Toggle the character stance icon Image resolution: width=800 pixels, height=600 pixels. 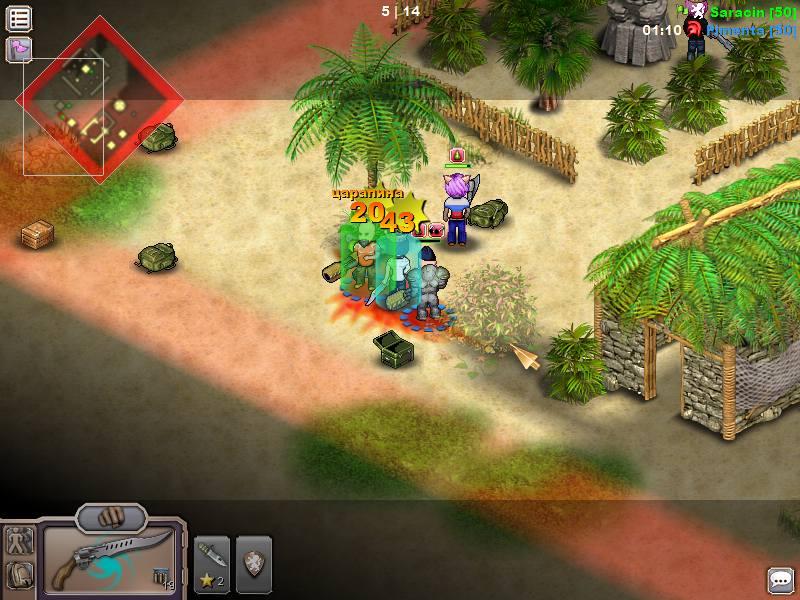(19, 542)
